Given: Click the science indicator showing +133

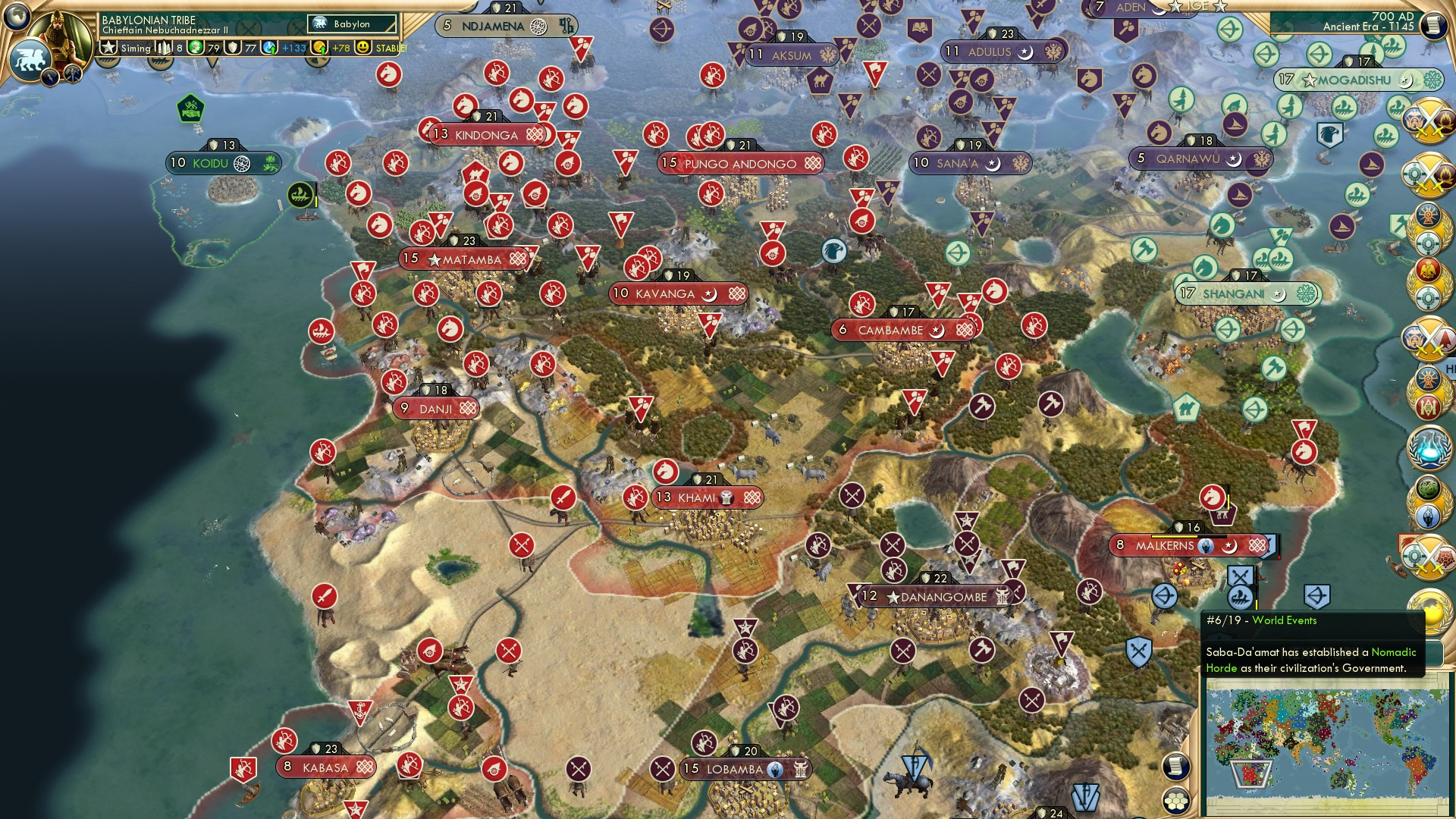Looking at the screenshot, I should coord(271,48).
